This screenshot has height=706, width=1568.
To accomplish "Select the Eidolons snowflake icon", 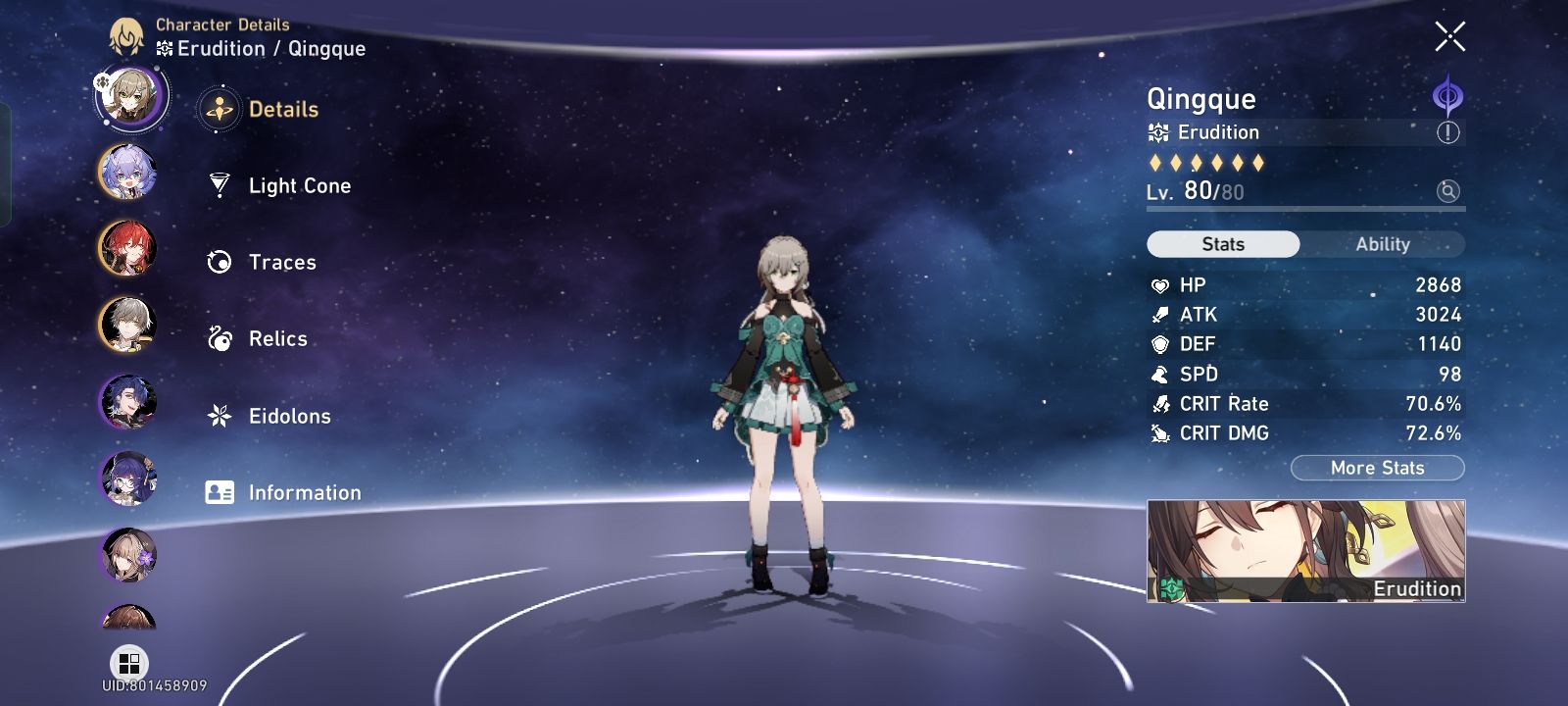I will [220, 416].
